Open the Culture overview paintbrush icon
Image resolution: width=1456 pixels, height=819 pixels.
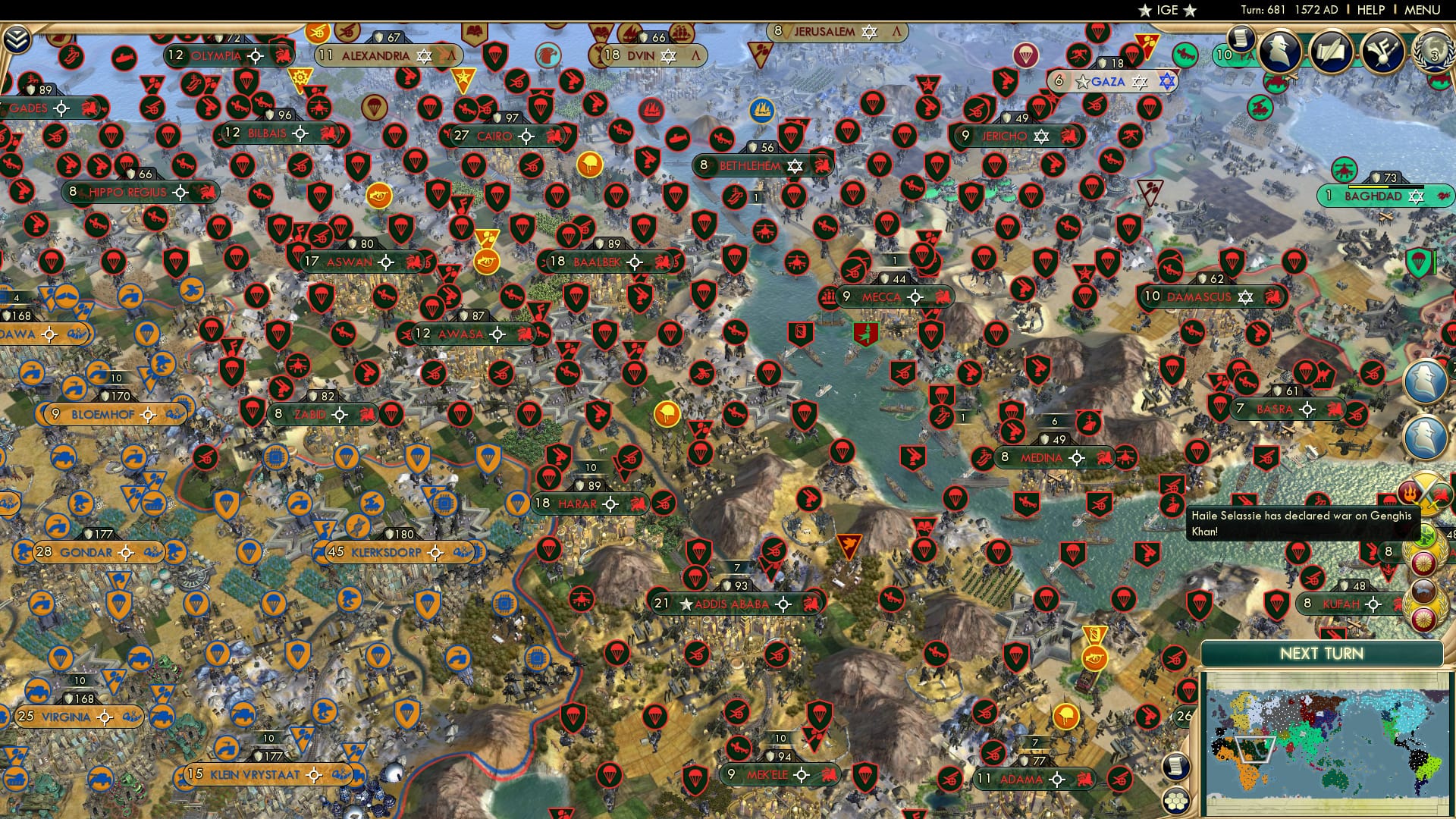point(1382,53)
